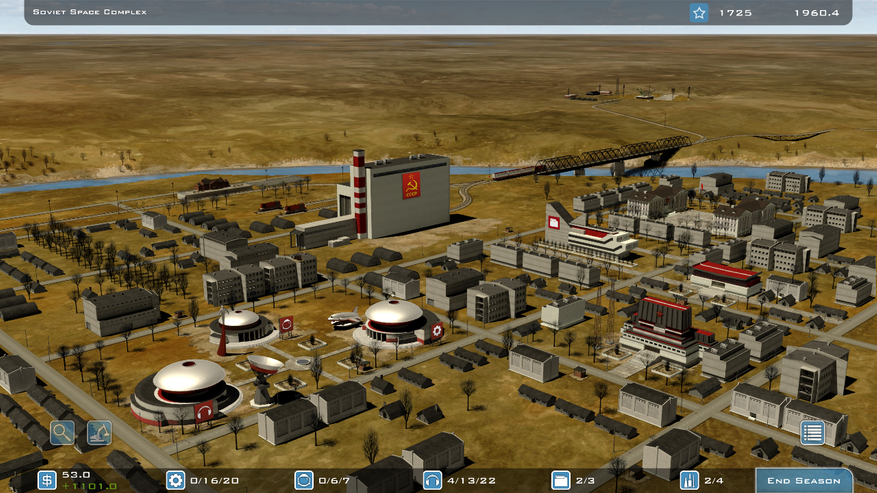877x493 pixels.
Task: Open the list menu icon
Action: point(812,433)
